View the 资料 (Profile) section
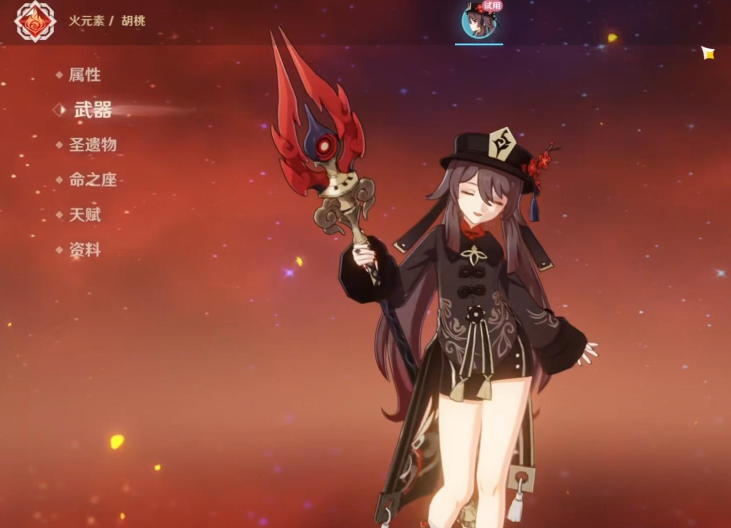Image resolution: width=731 pixels, height=528 pixels. click(84, 250)
